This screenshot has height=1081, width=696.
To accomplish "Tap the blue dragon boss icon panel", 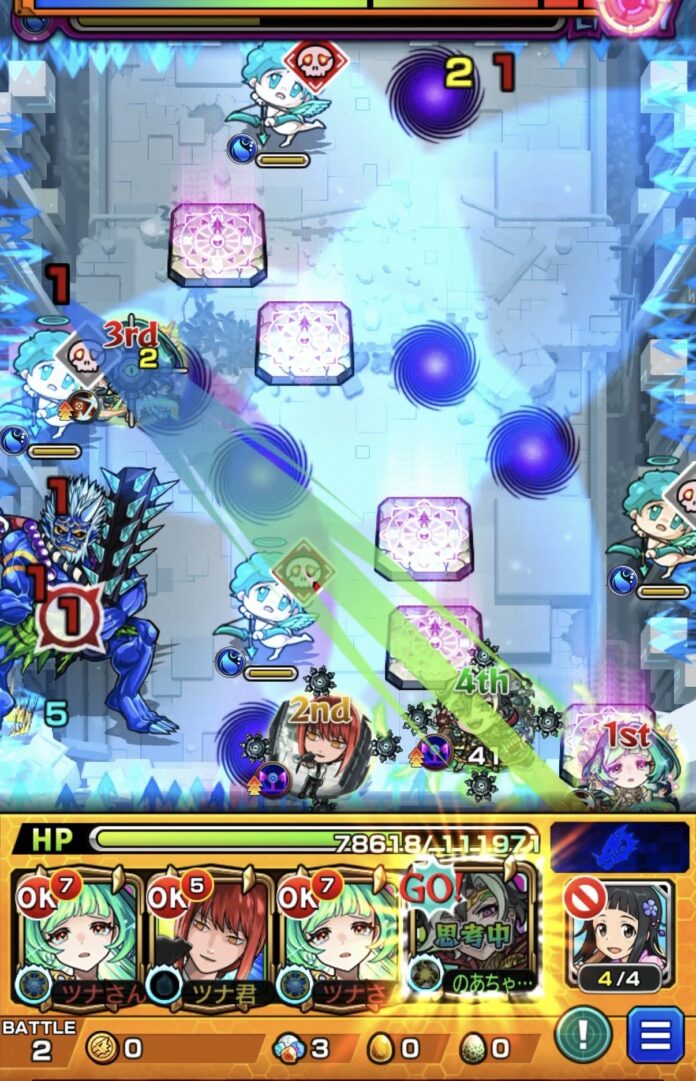I will 611,846.
